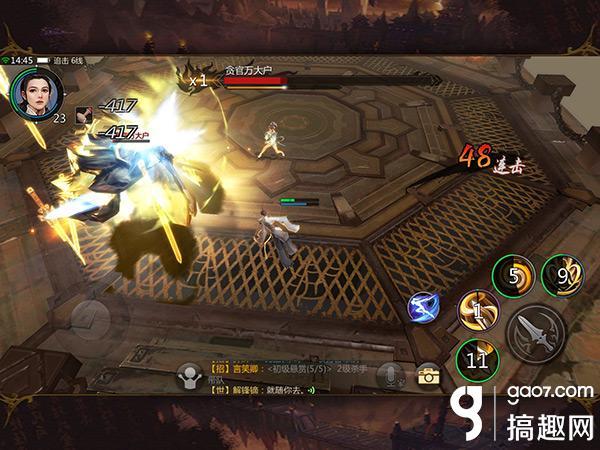
Task: Activate the skill with cooldown 5
Action: [x=513, y=276]
